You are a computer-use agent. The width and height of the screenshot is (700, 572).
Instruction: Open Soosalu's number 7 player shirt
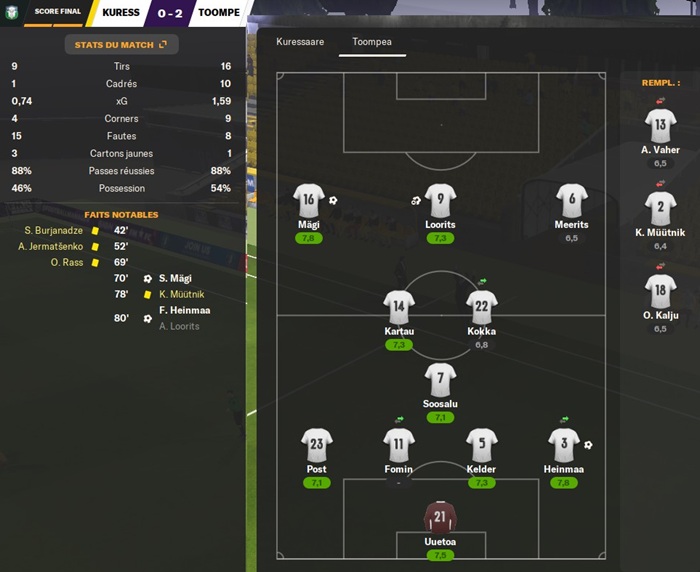tap(440, 379)
